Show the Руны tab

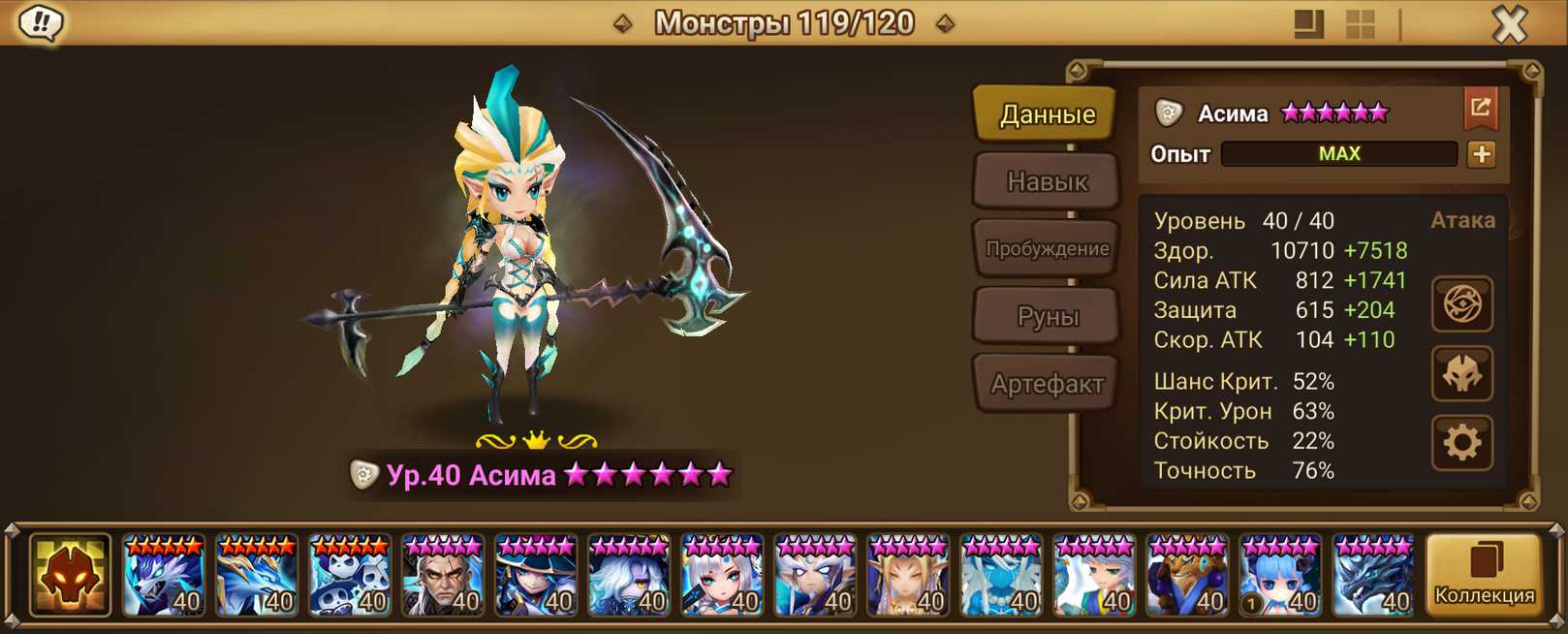[1047, 316]
